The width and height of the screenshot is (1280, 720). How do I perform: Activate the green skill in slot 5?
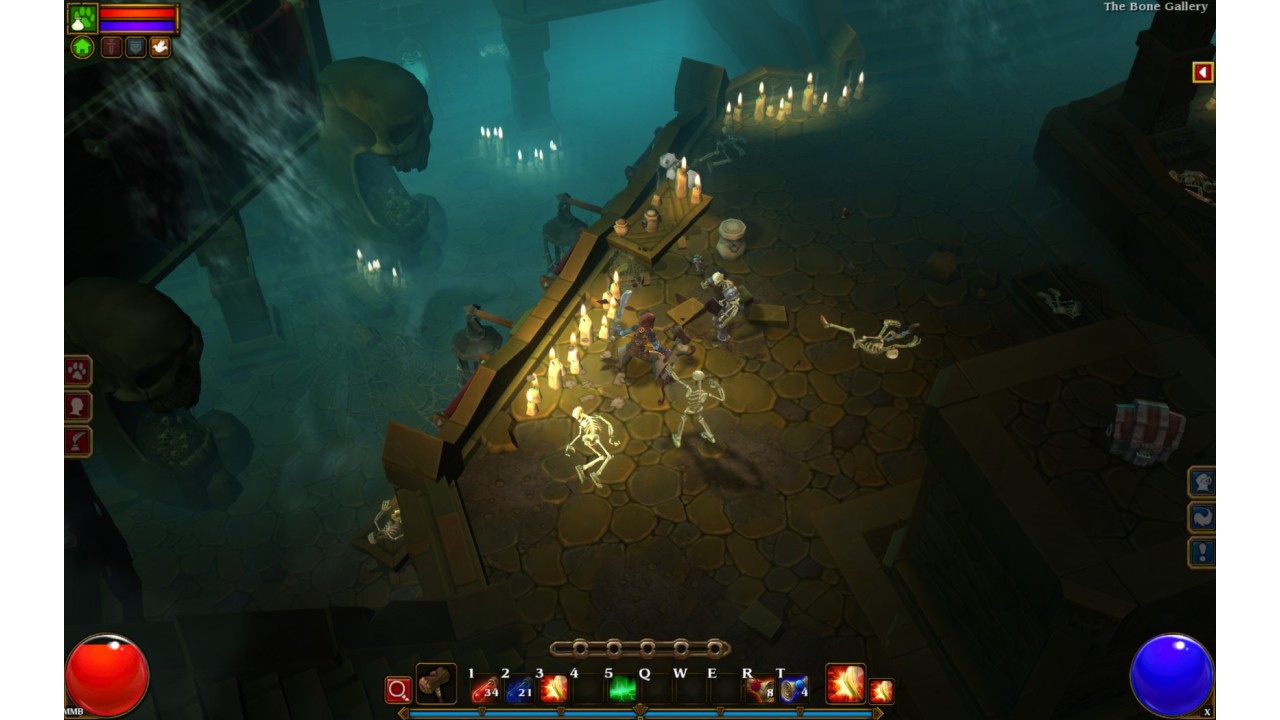622,689
